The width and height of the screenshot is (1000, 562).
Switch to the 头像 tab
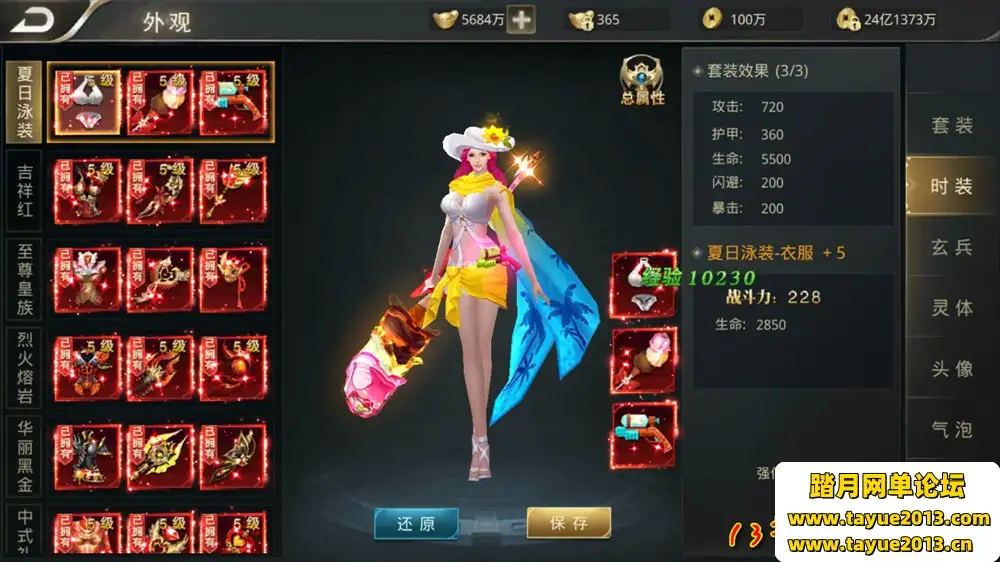(951, 369)
